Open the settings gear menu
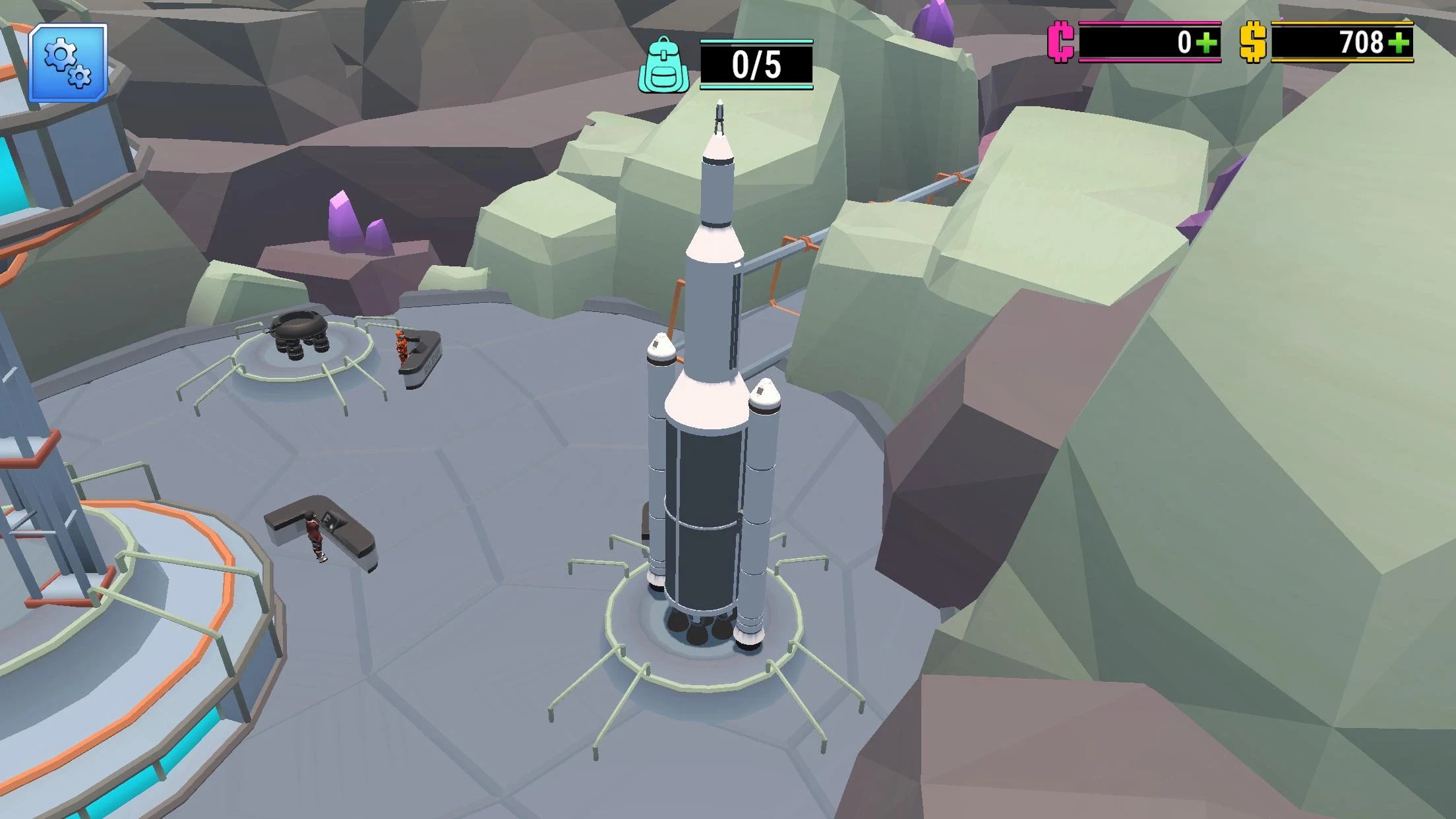1456x819 pixels. (x=68, y=63)
